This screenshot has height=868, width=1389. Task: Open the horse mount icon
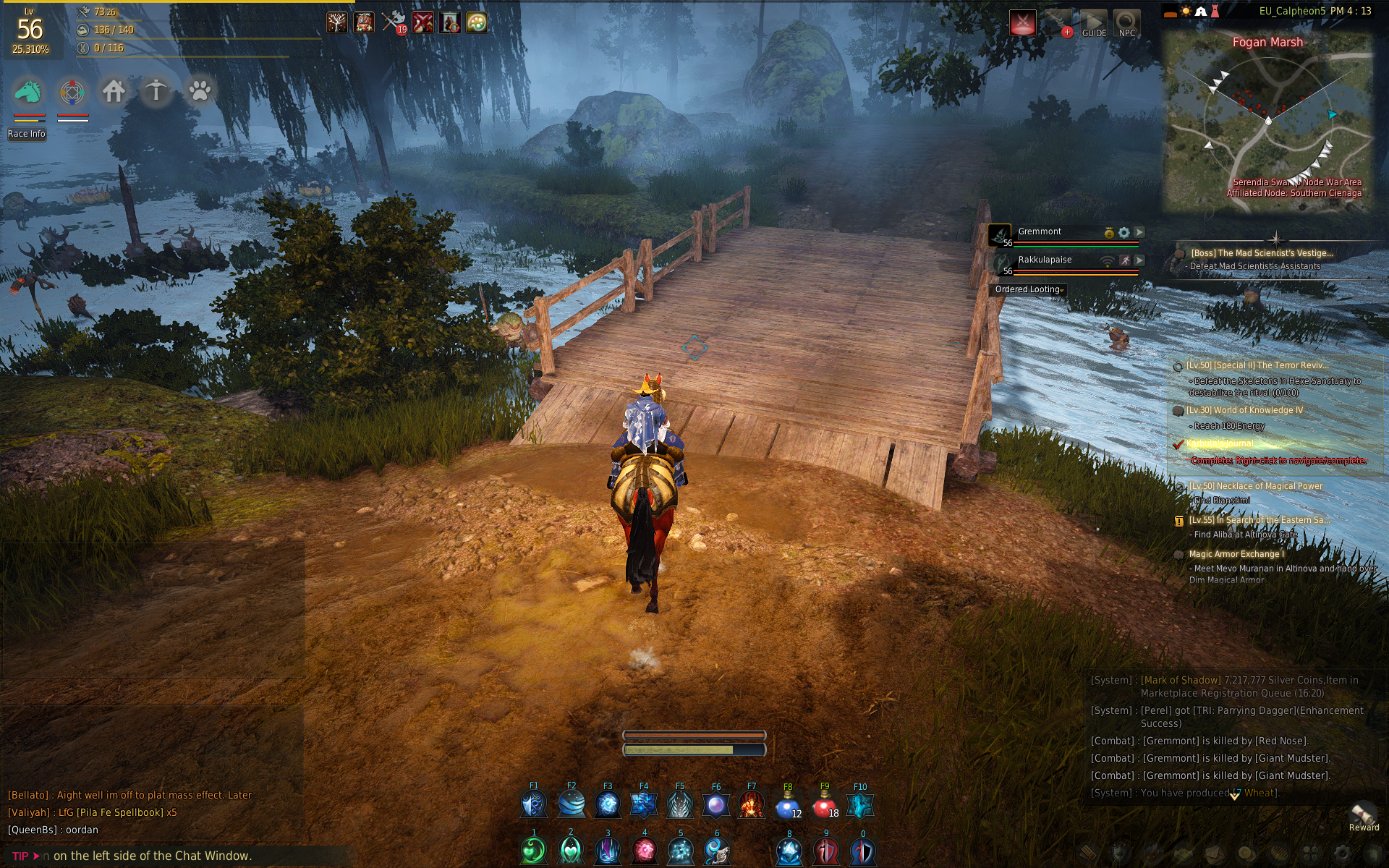[x=29, y=93]
